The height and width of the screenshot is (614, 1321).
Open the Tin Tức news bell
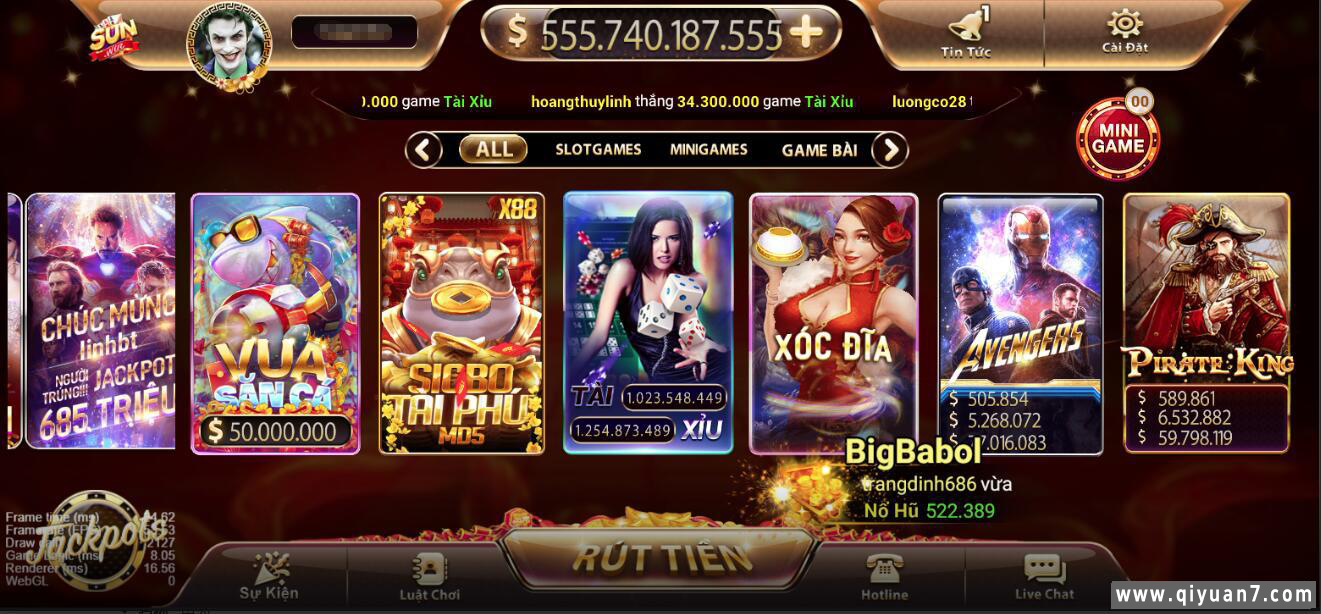point(965,32)
